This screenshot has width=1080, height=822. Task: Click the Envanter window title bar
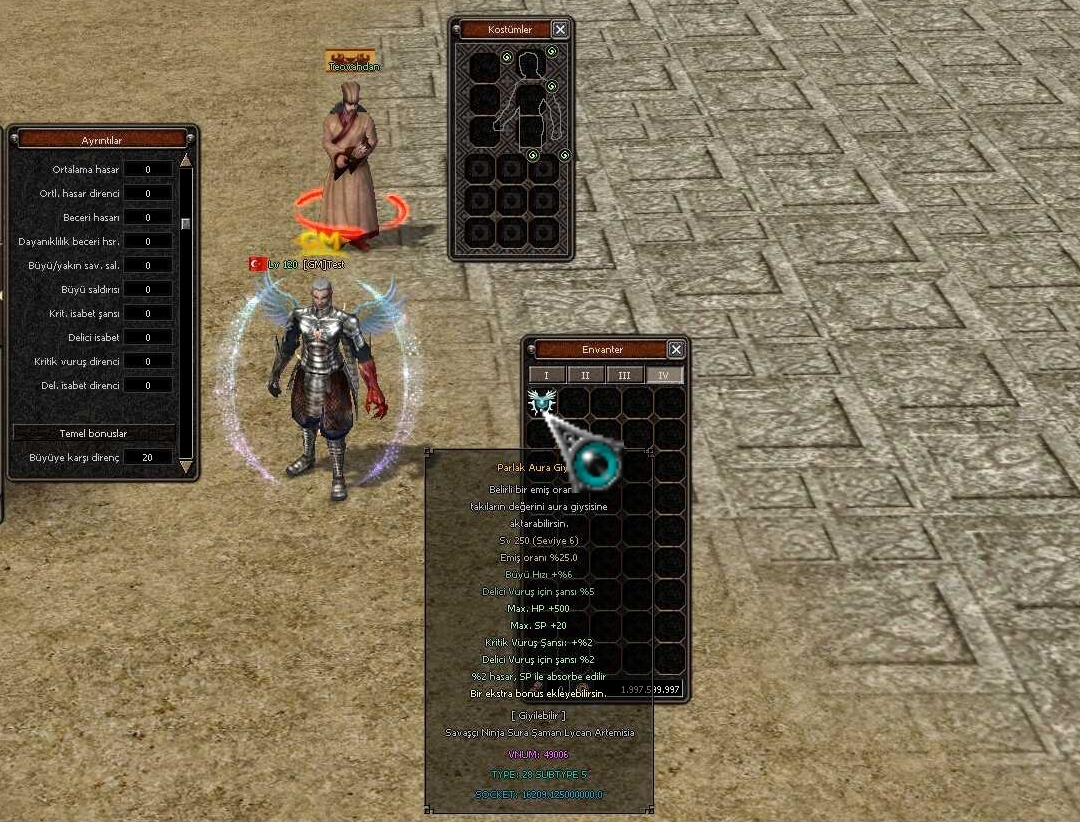tap(601, 349)
